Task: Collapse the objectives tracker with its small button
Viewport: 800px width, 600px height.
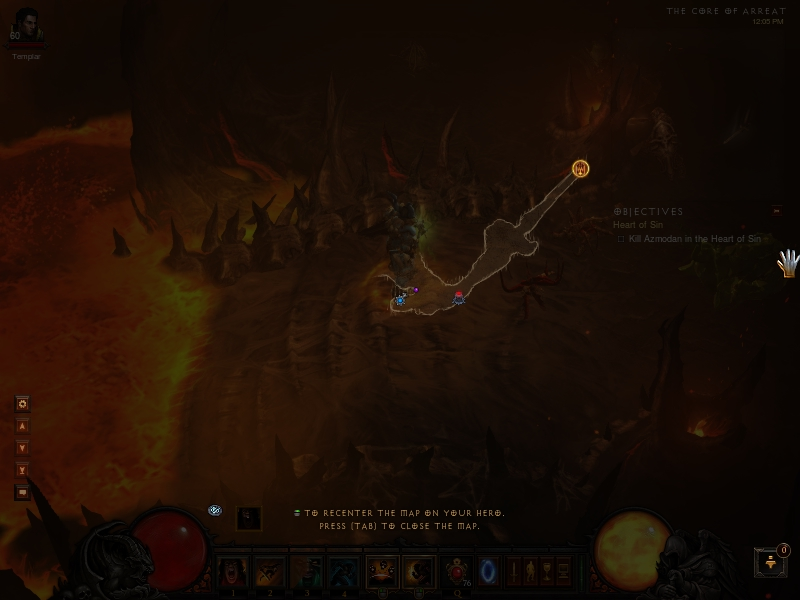Action: 776,211
